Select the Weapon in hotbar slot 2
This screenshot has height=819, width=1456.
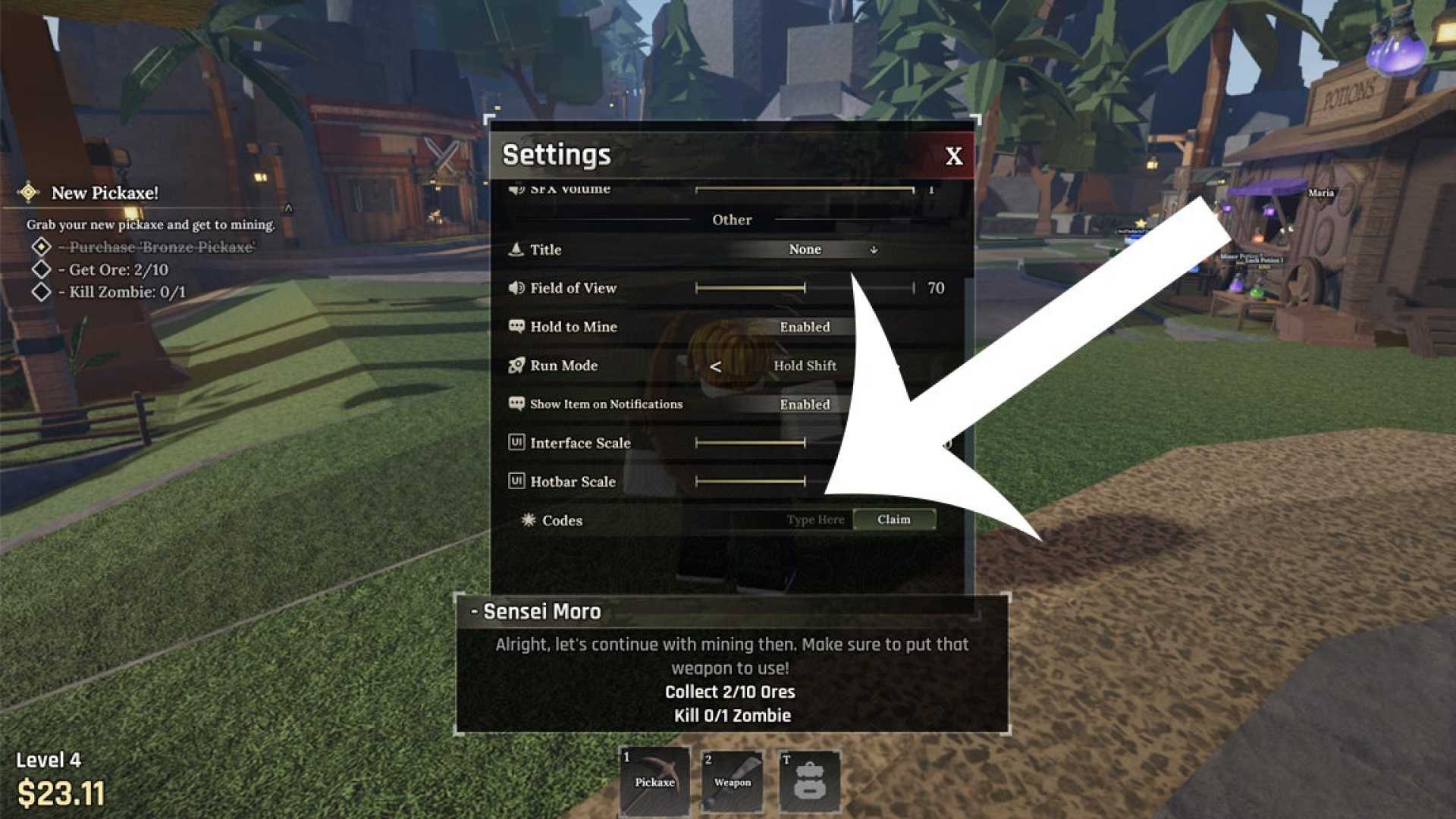coord(732,777)
